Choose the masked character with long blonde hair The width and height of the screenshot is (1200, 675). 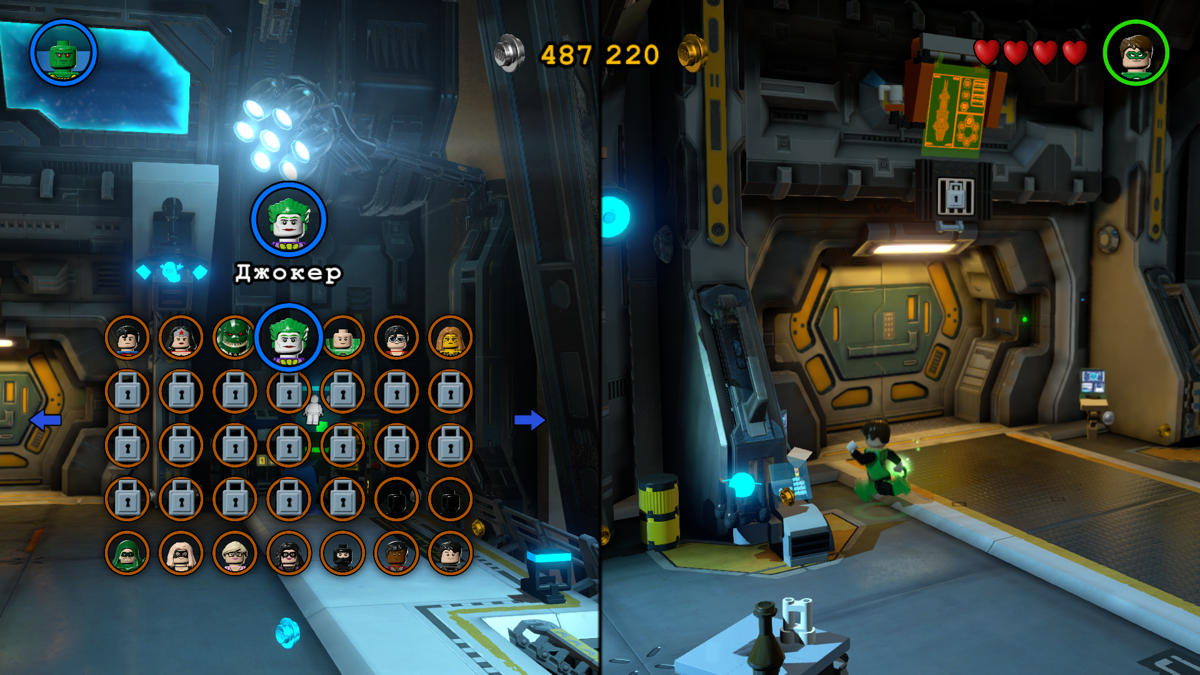[x=181, y=553]
